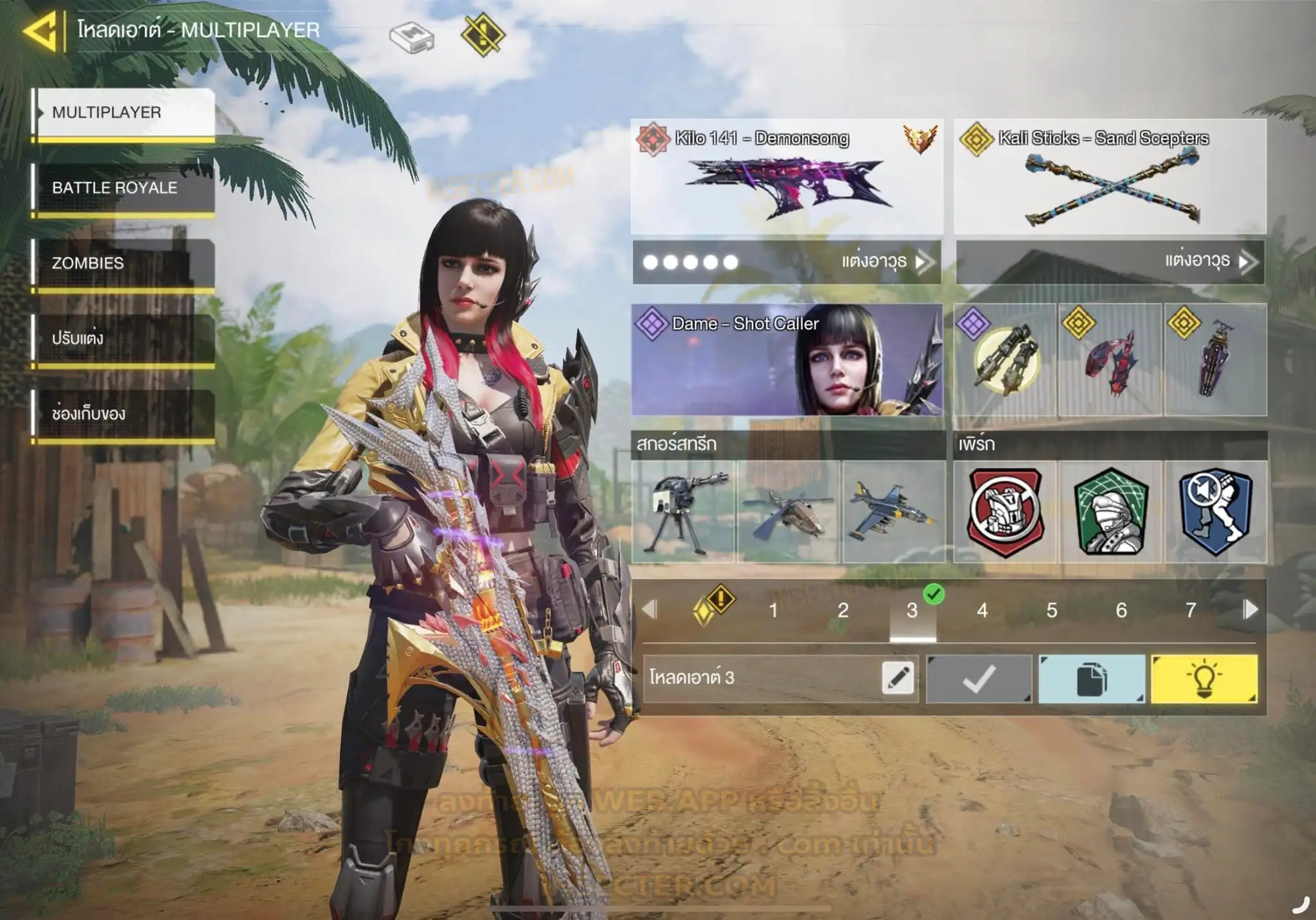Open the yellow lightbulb recommendation button
This screenshot has height=920, width=1316.
1204,678
